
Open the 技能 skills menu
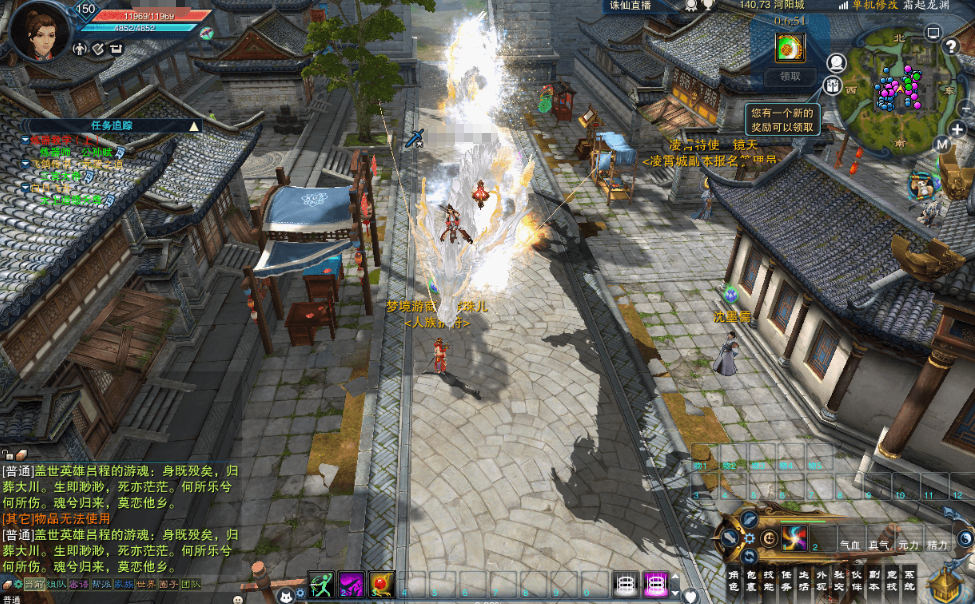click(x=768, y=580)
